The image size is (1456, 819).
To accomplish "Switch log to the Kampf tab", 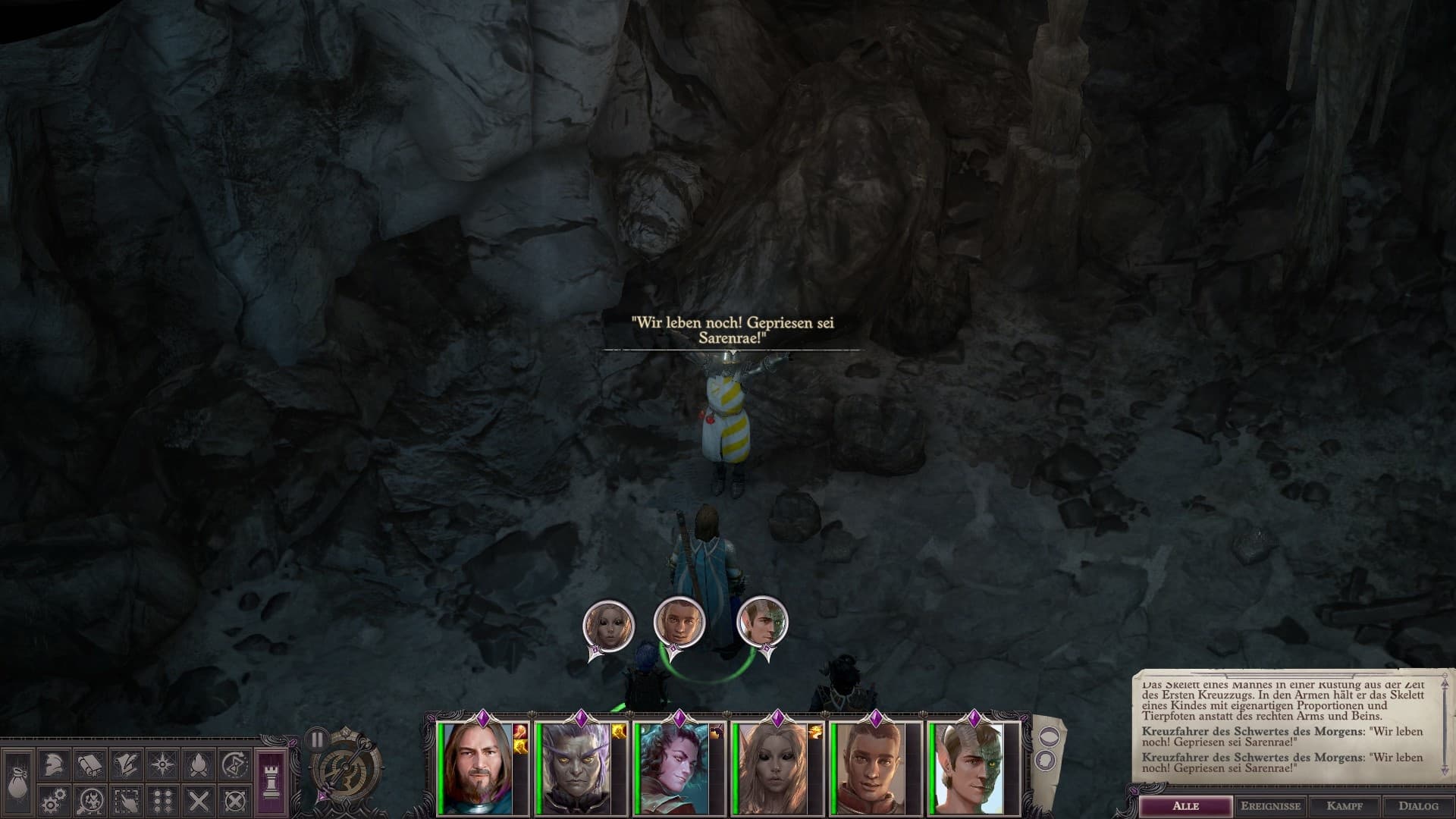I will pos(1345,806).
